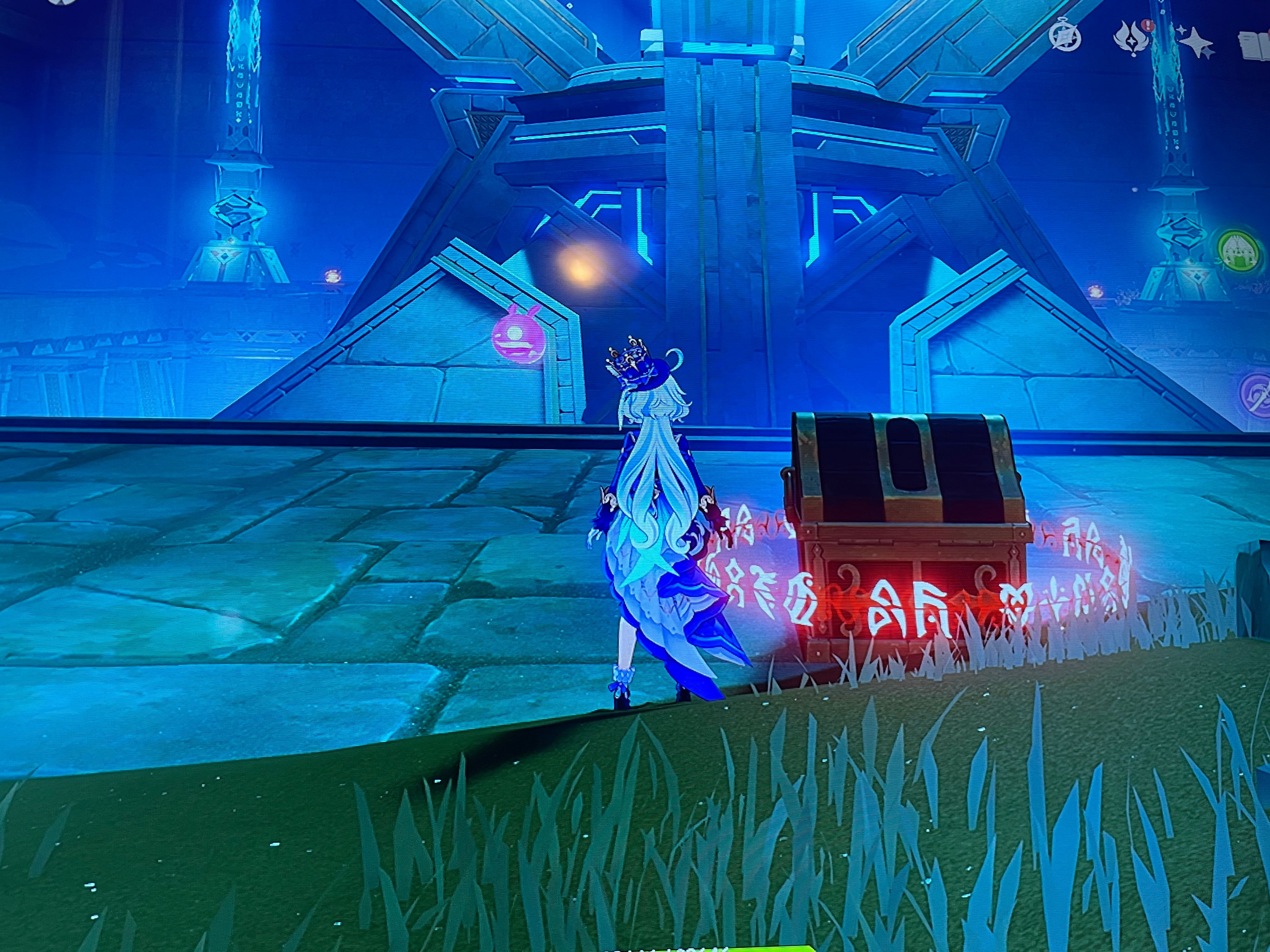
Task: Select the green domain reward icon
Action: pos(1239,251)
